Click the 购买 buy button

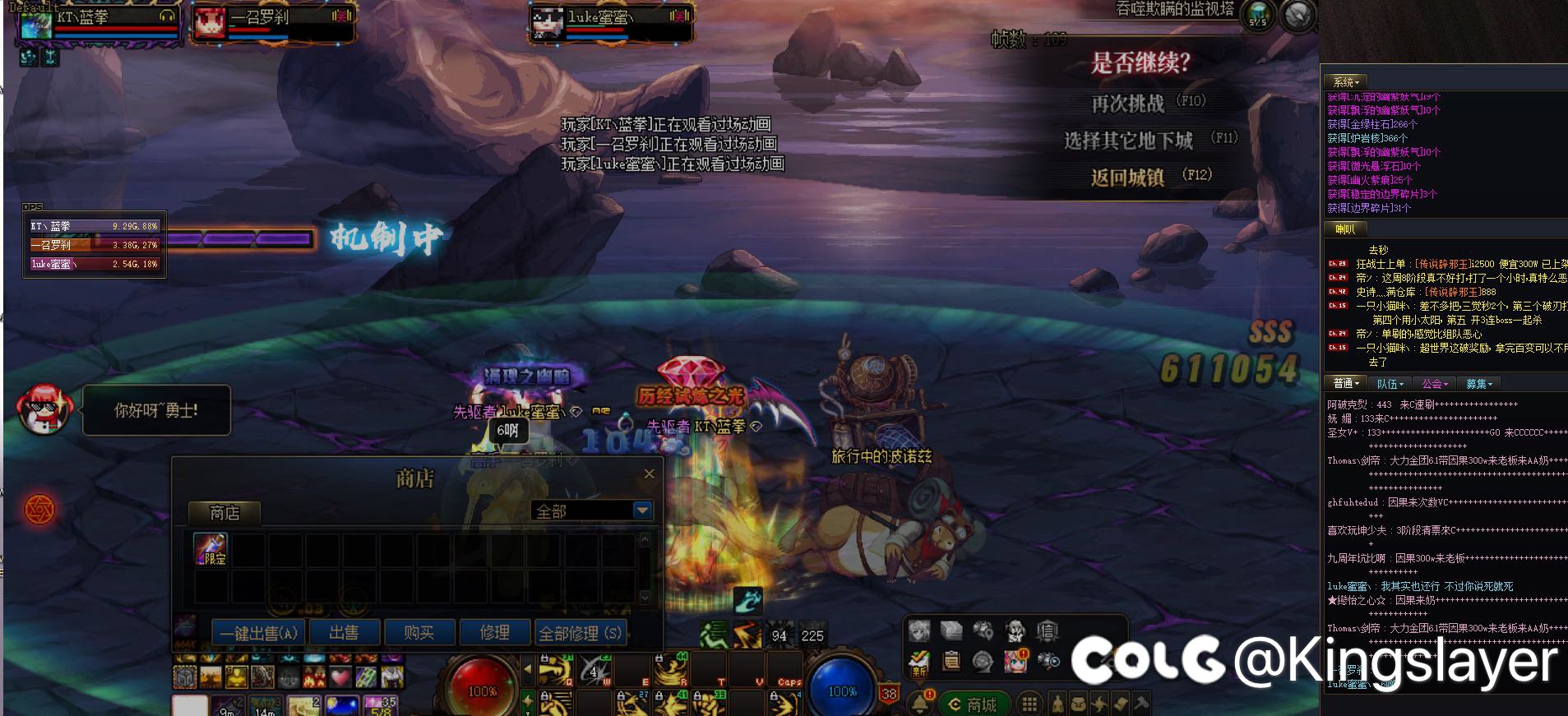[419, 633]
